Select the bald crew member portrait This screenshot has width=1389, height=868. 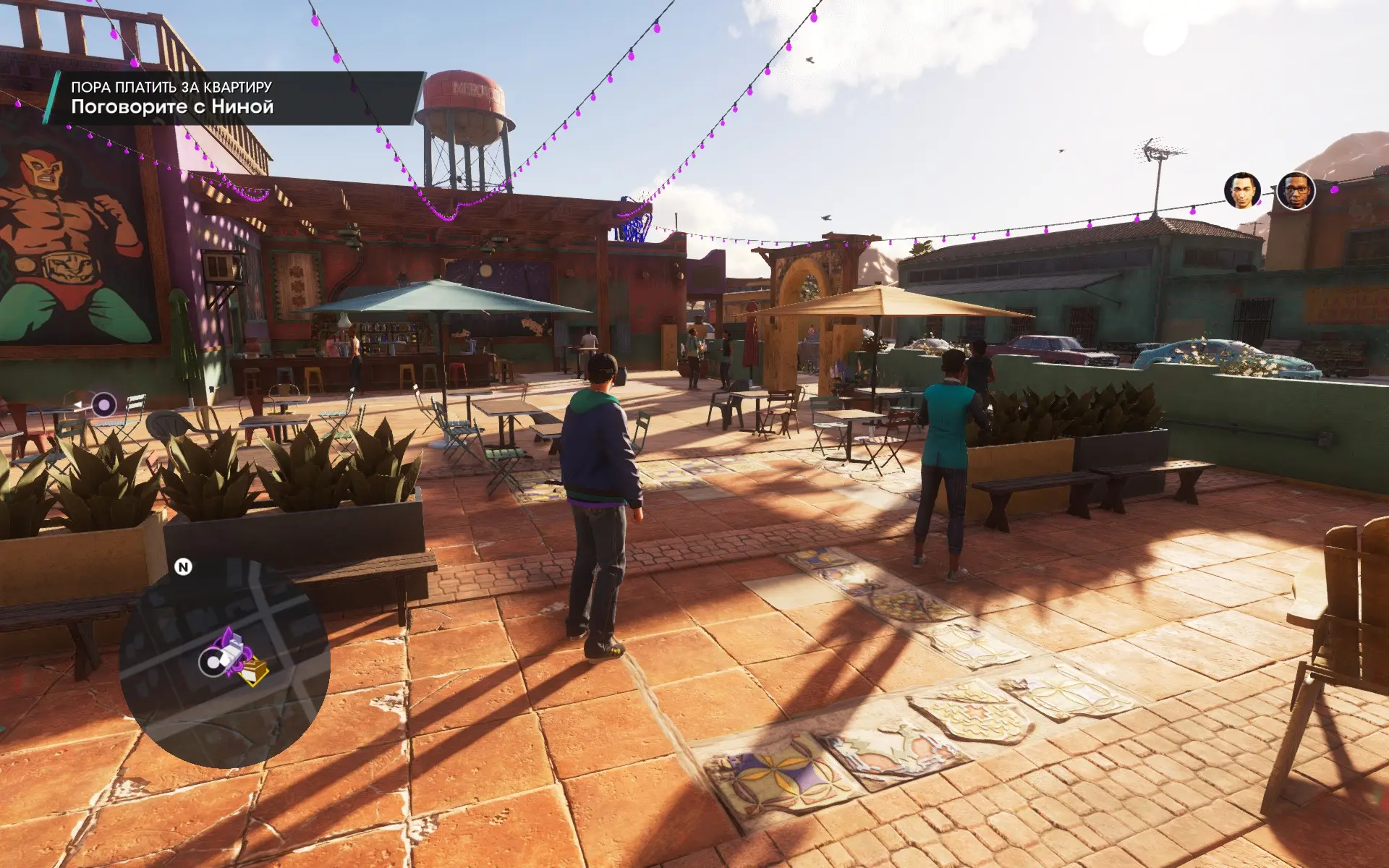(1242, 191)
